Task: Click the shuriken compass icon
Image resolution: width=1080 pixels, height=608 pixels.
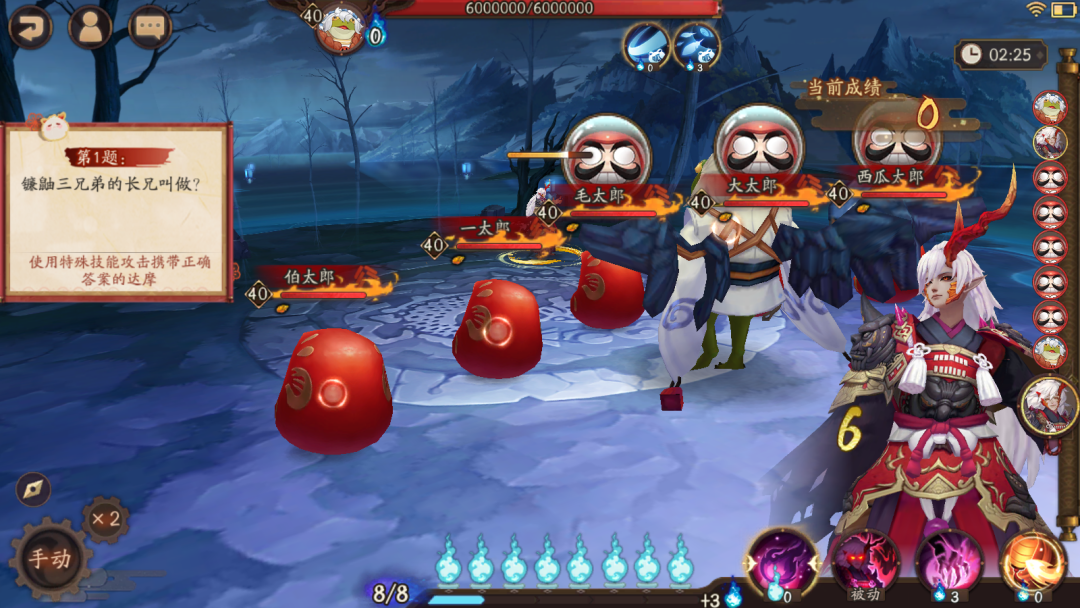Action: coord(33,489)
